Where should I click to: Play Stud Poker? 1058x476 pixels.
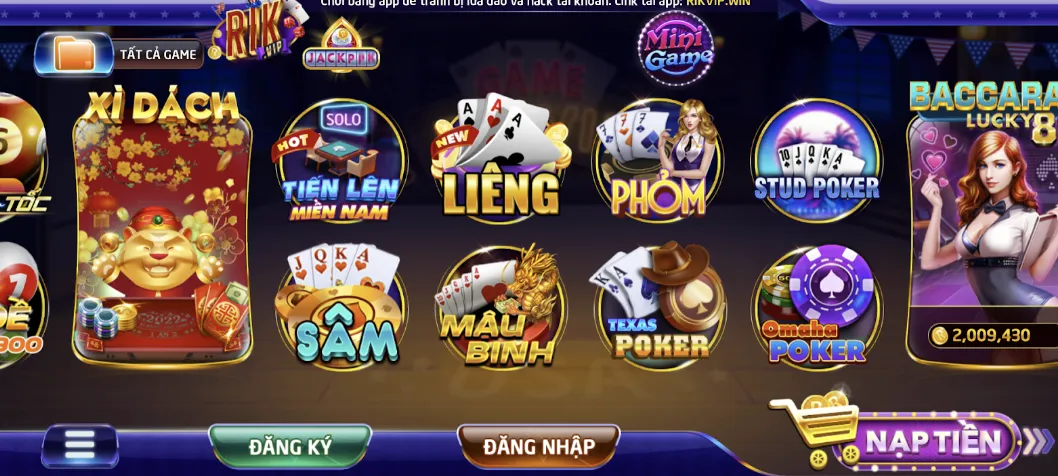pyautogui.click(x=816, y=160)
